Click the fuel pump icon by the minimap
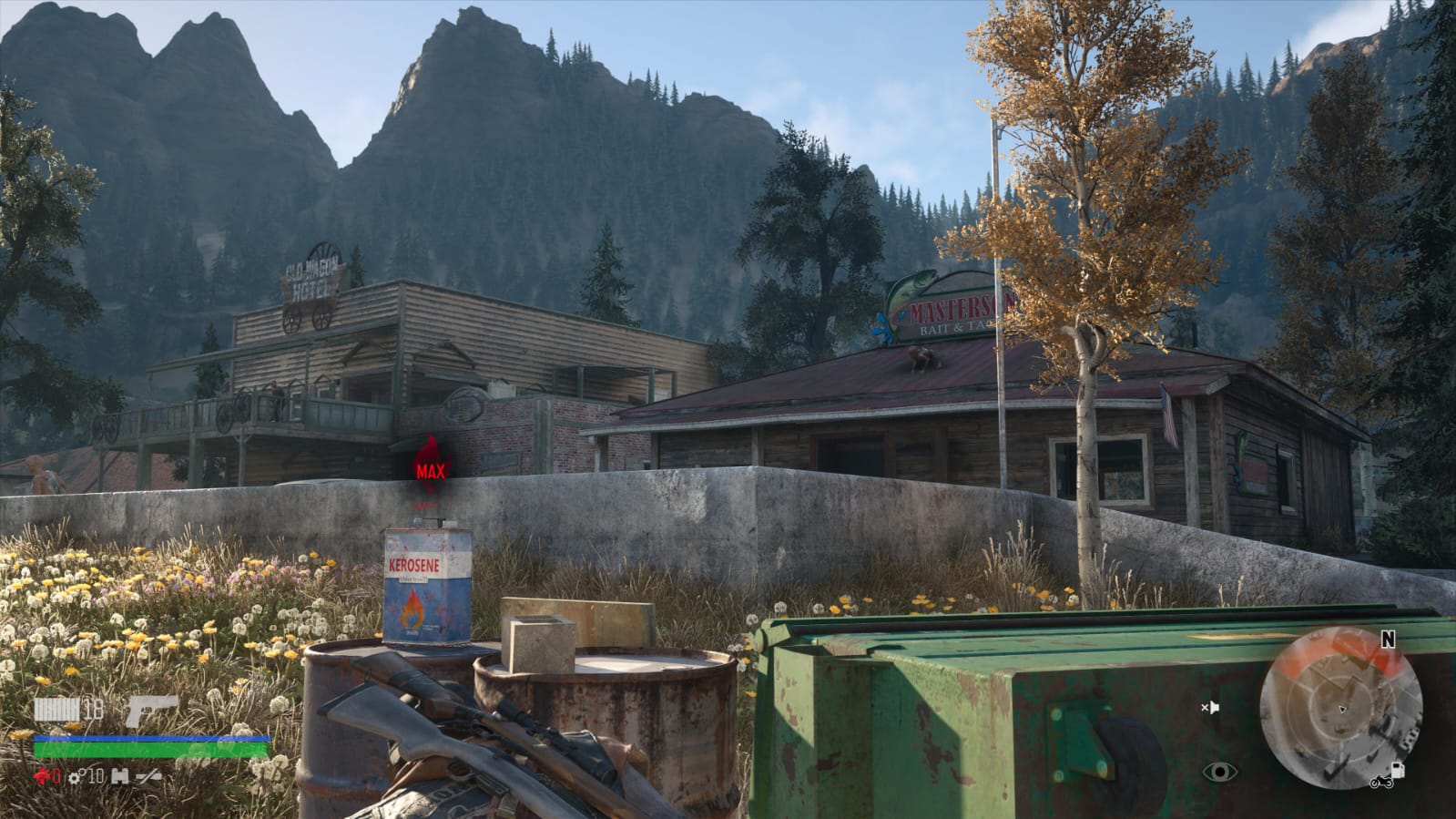The height and width of the screenshot is (819, 1456). pos(1398,771)
